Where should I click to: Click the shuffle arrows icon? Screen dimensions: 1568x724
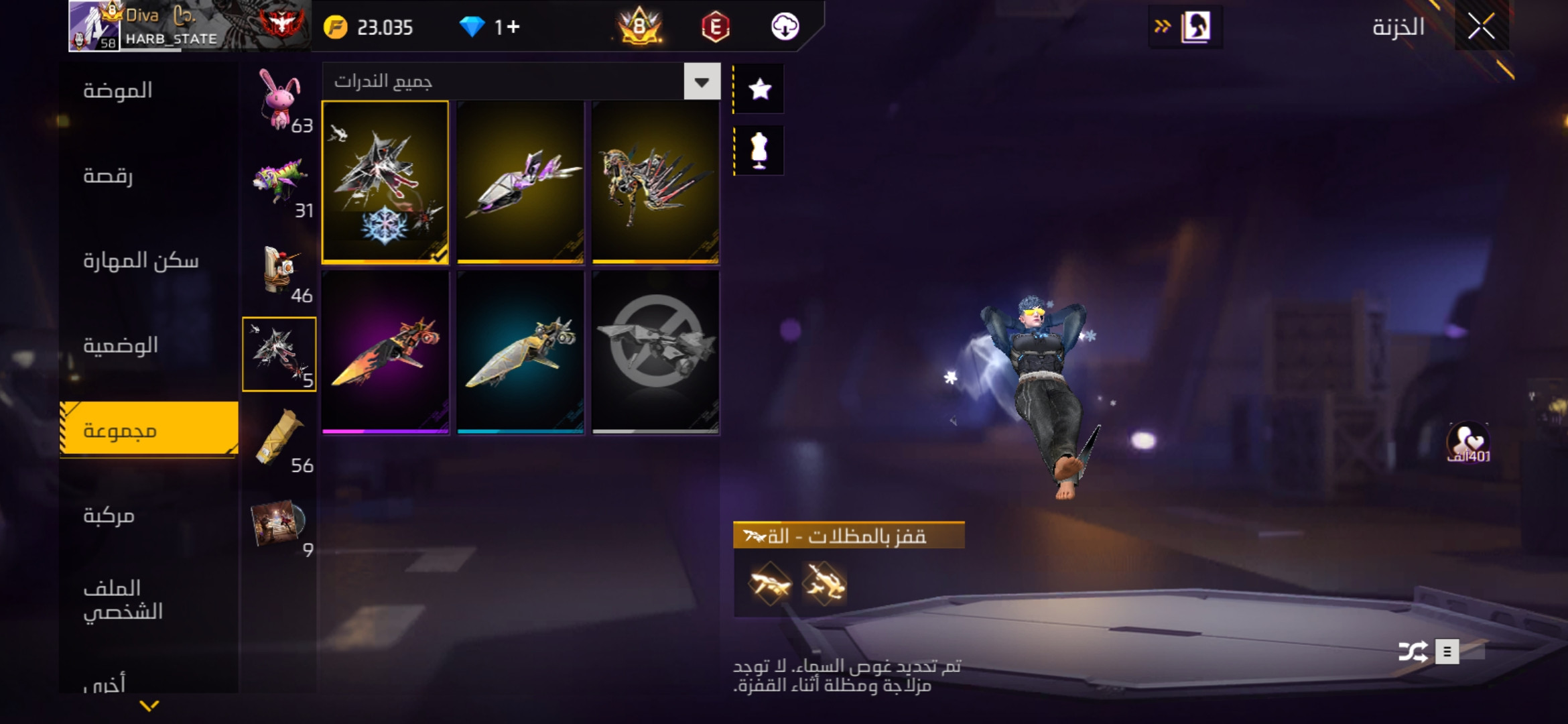(1413, 652)
